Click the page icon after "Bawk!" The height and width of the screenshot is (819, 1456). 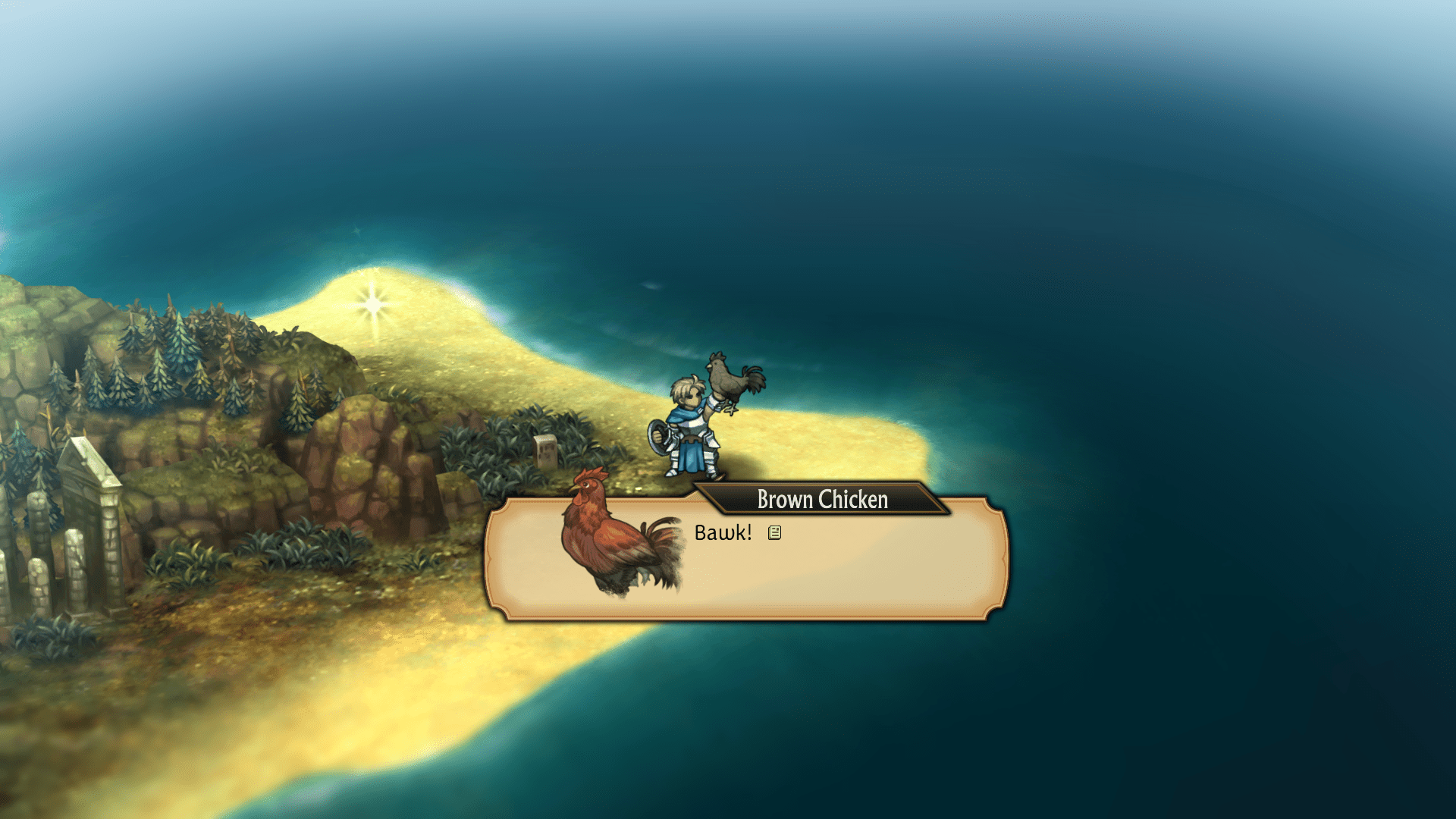click(x=774, y=533)
